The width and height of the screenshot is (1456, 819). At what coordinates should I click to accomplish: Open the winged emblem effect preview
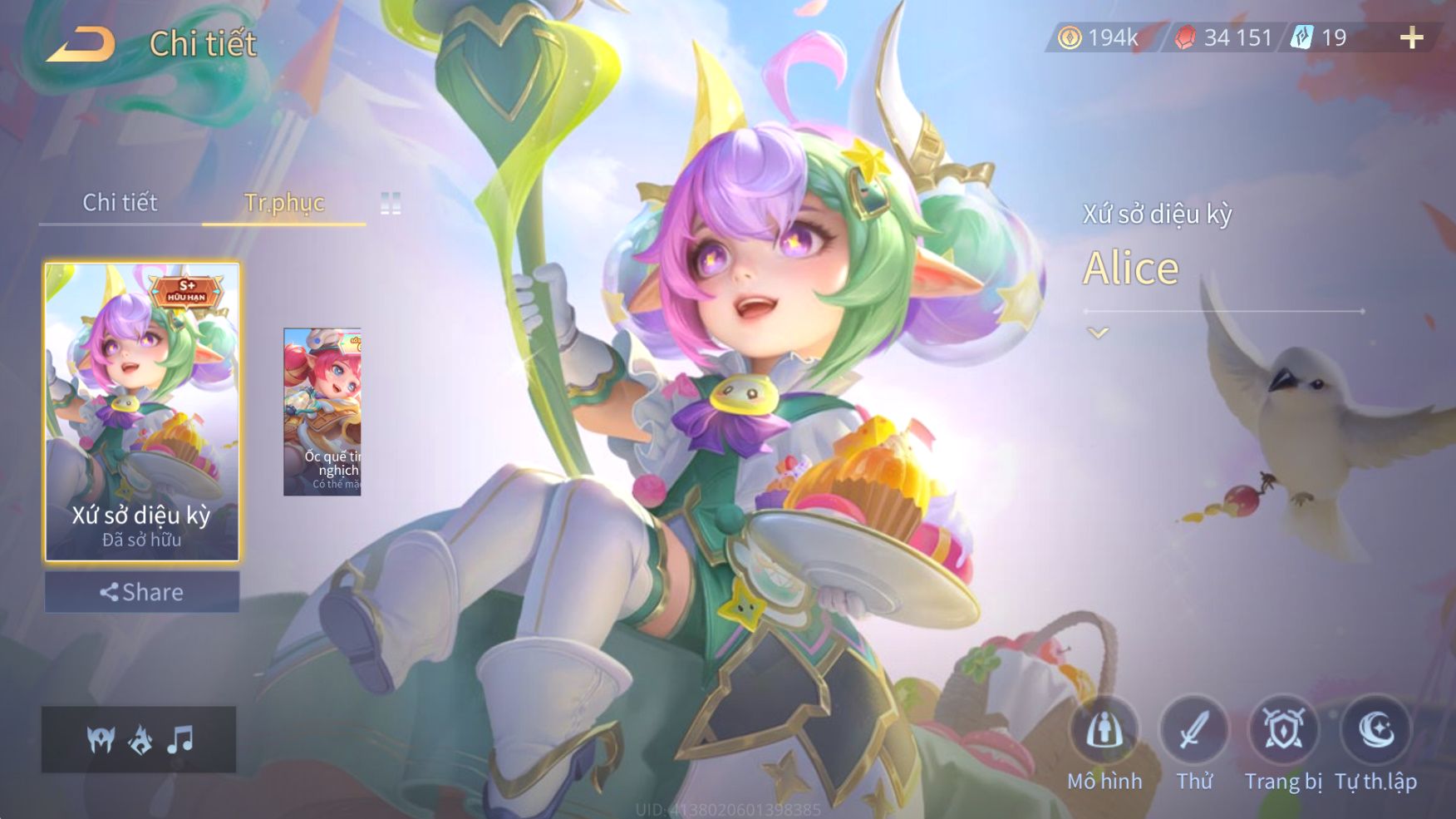(x=101, y=739)
